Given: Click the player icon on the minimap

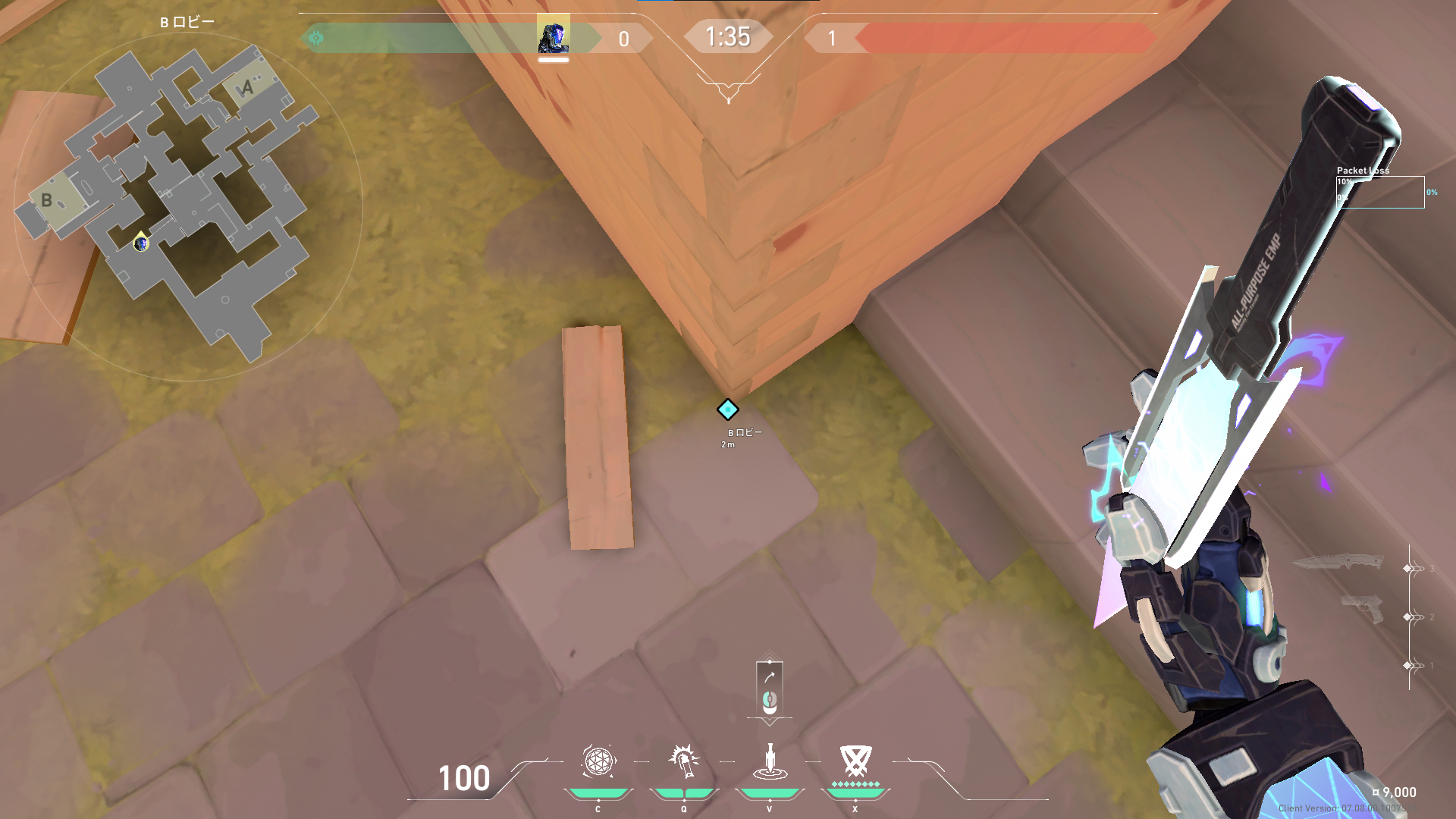Looking at the screenshot, I should (x=140, y=243).
